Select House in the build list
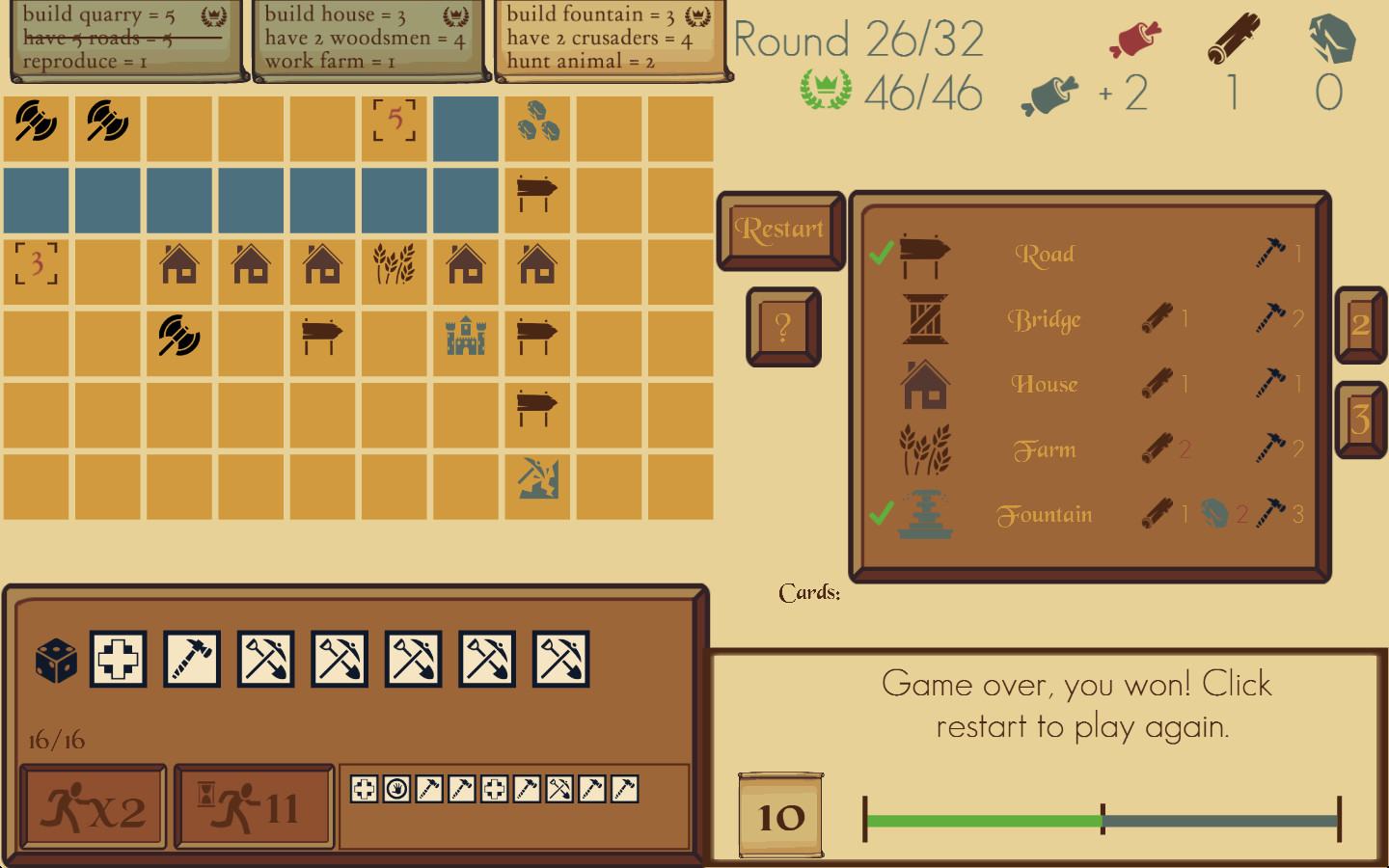The height and width of the screenshot is (868, 1389). pos(1045,384)
